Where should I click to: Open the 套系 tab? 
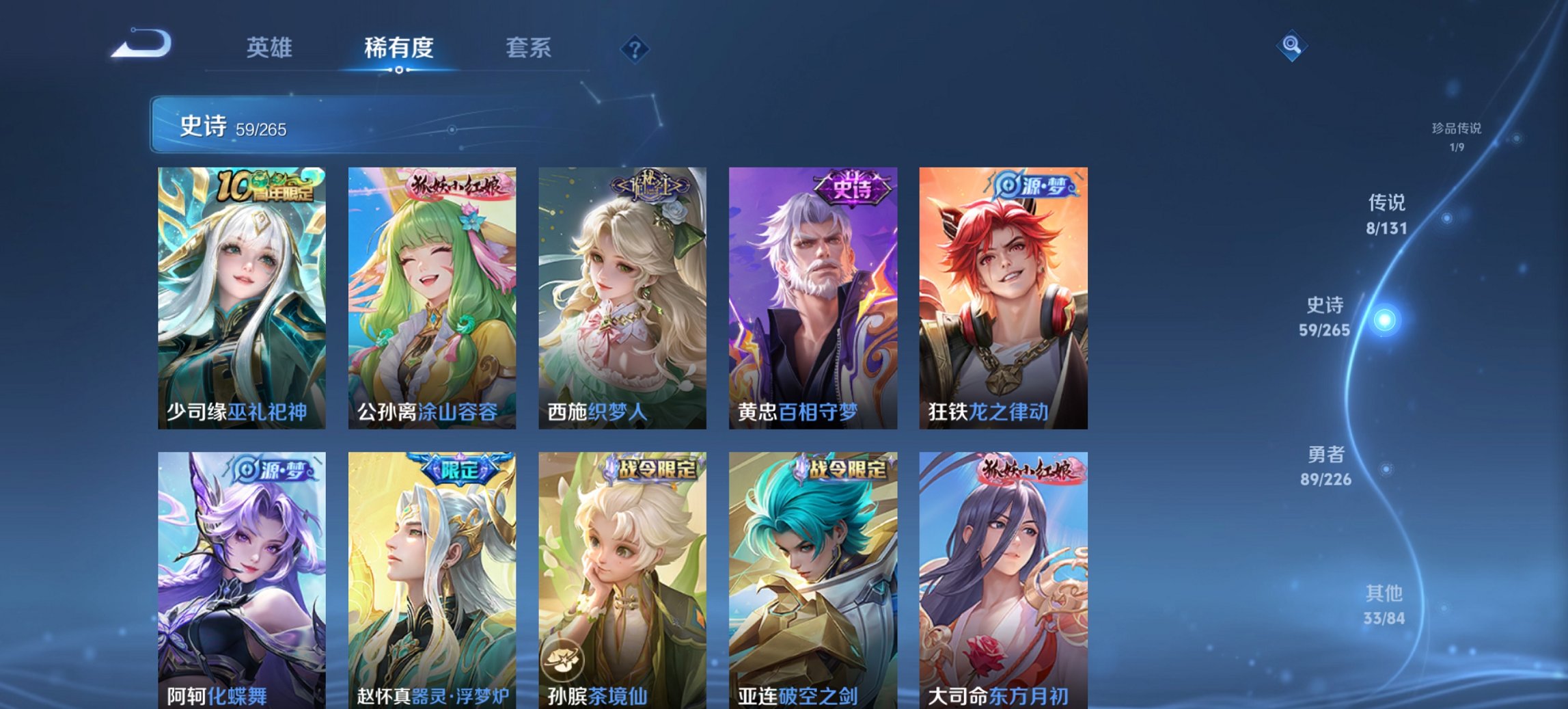pos(529,48)
